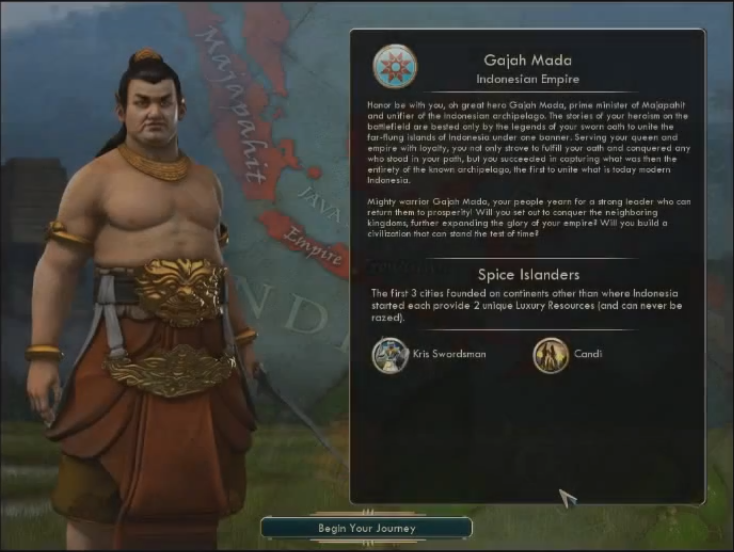The image size is (734, 552).
Task: Select the Kris Swordsman unit icon
Action: [x=389, y=355]
